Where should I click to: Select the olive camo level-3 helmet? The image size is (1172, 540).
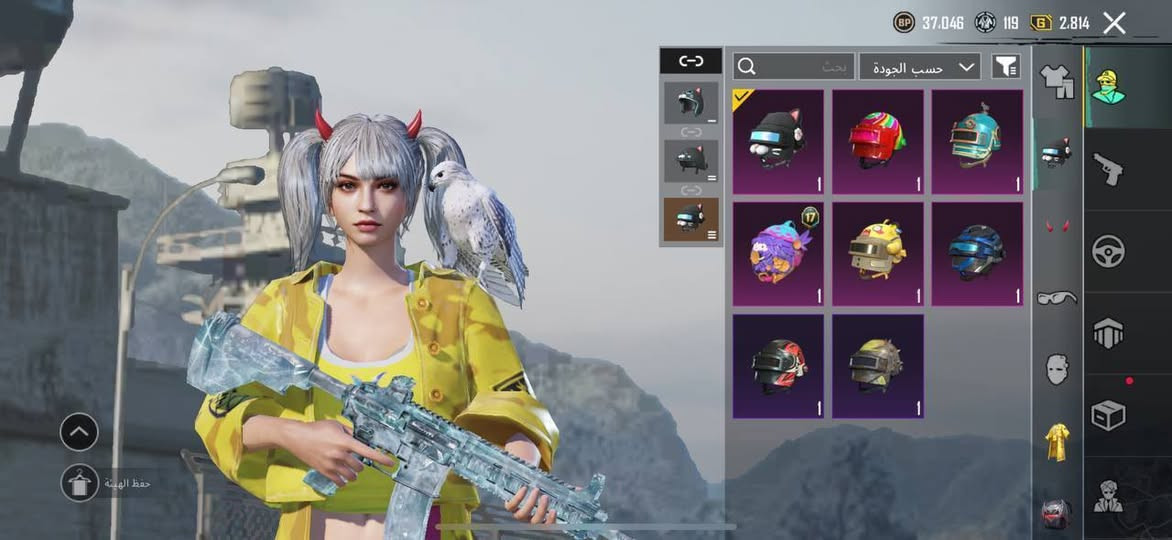coord(877,366)
